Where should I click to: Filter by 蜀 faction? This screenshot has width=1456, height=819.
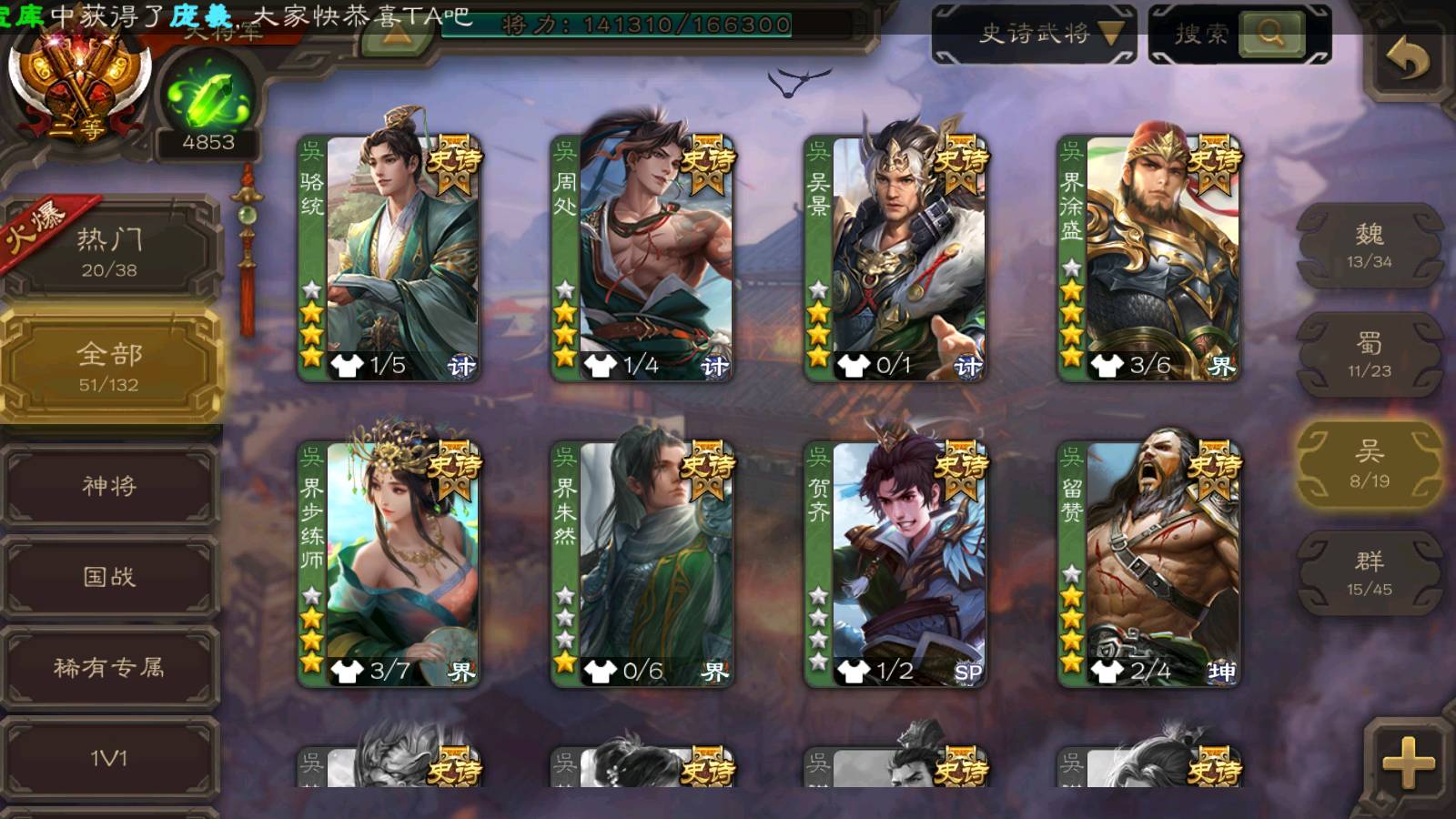coord(1369,355)
